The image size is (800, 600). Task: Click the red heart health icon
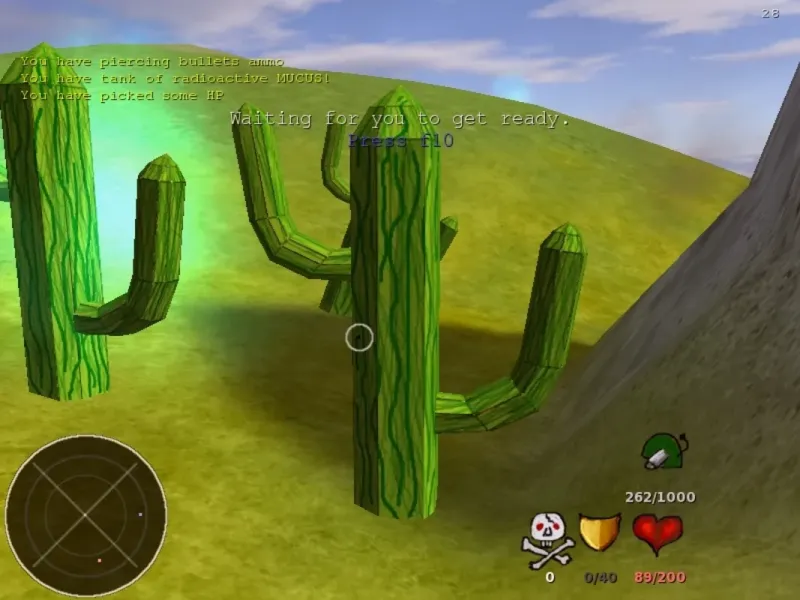click(x=657, y=533)
